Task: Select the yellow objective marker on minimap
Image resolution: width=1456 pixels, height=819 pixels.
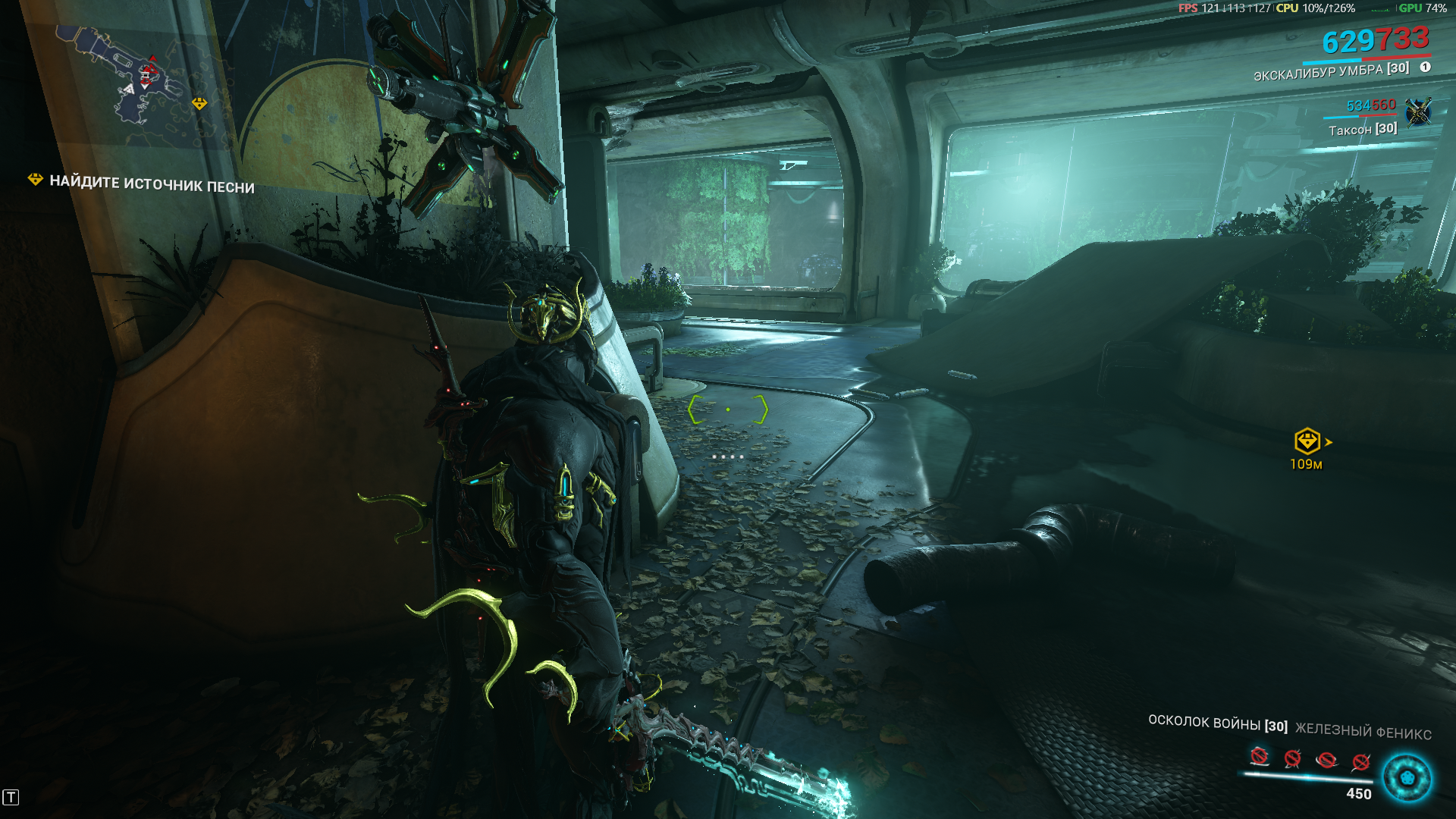Action: [199, 104]
